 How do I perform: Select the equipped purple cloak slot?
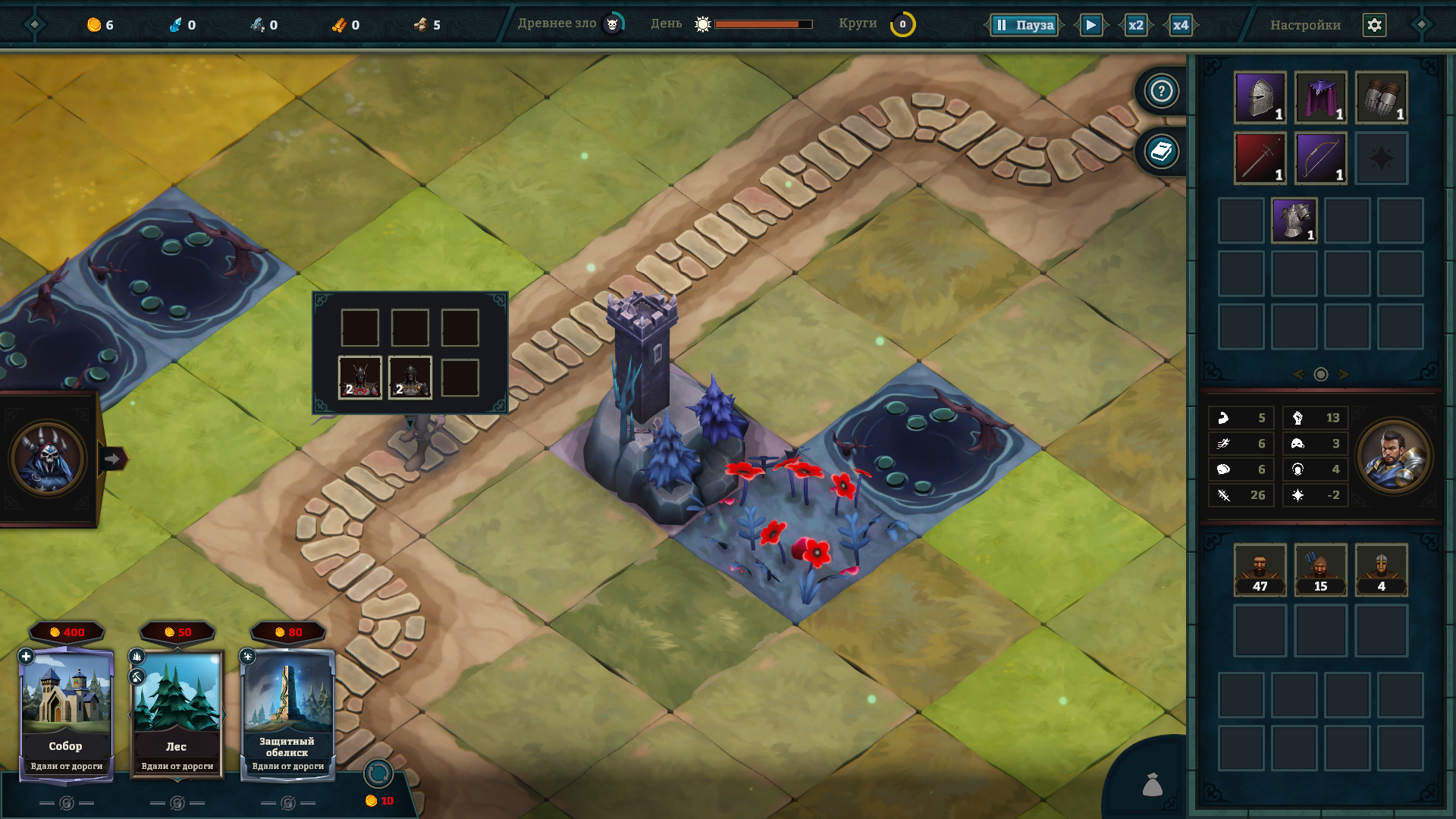pyautogui.click(x=1320, y=97)
